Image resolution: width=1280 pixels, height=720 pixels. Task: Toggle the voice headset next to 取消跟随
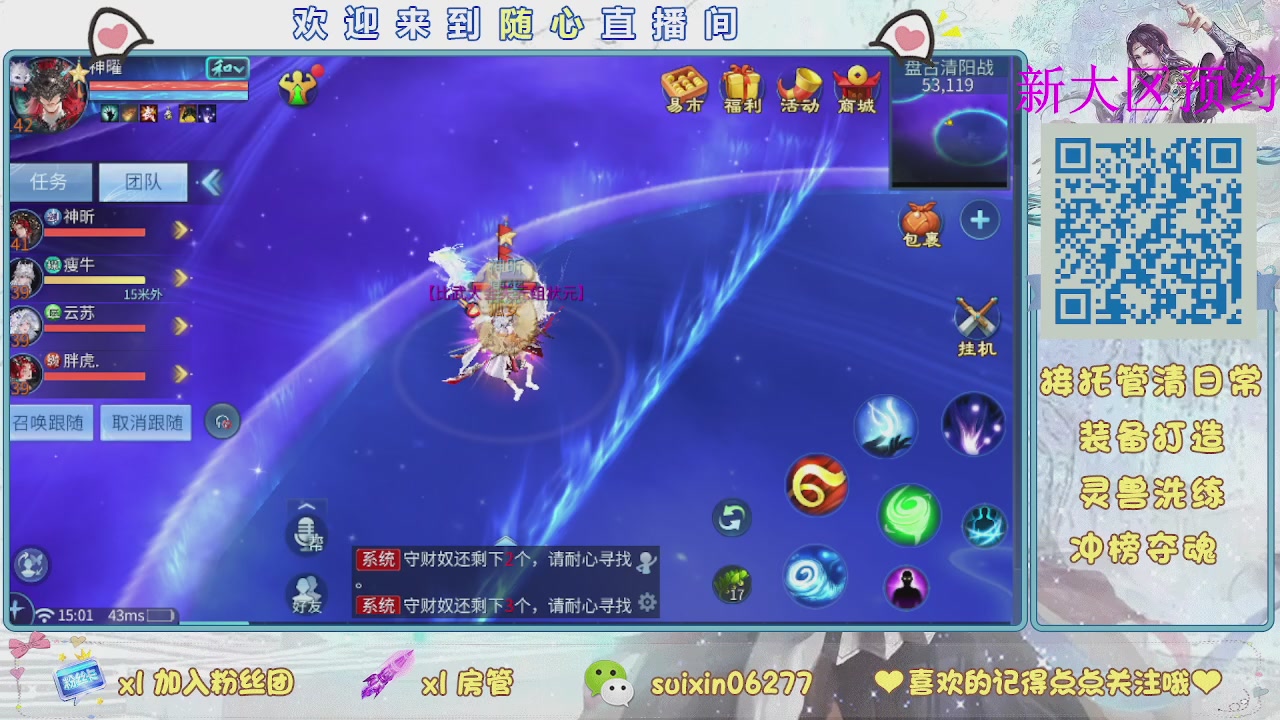[x=221, y=421]
